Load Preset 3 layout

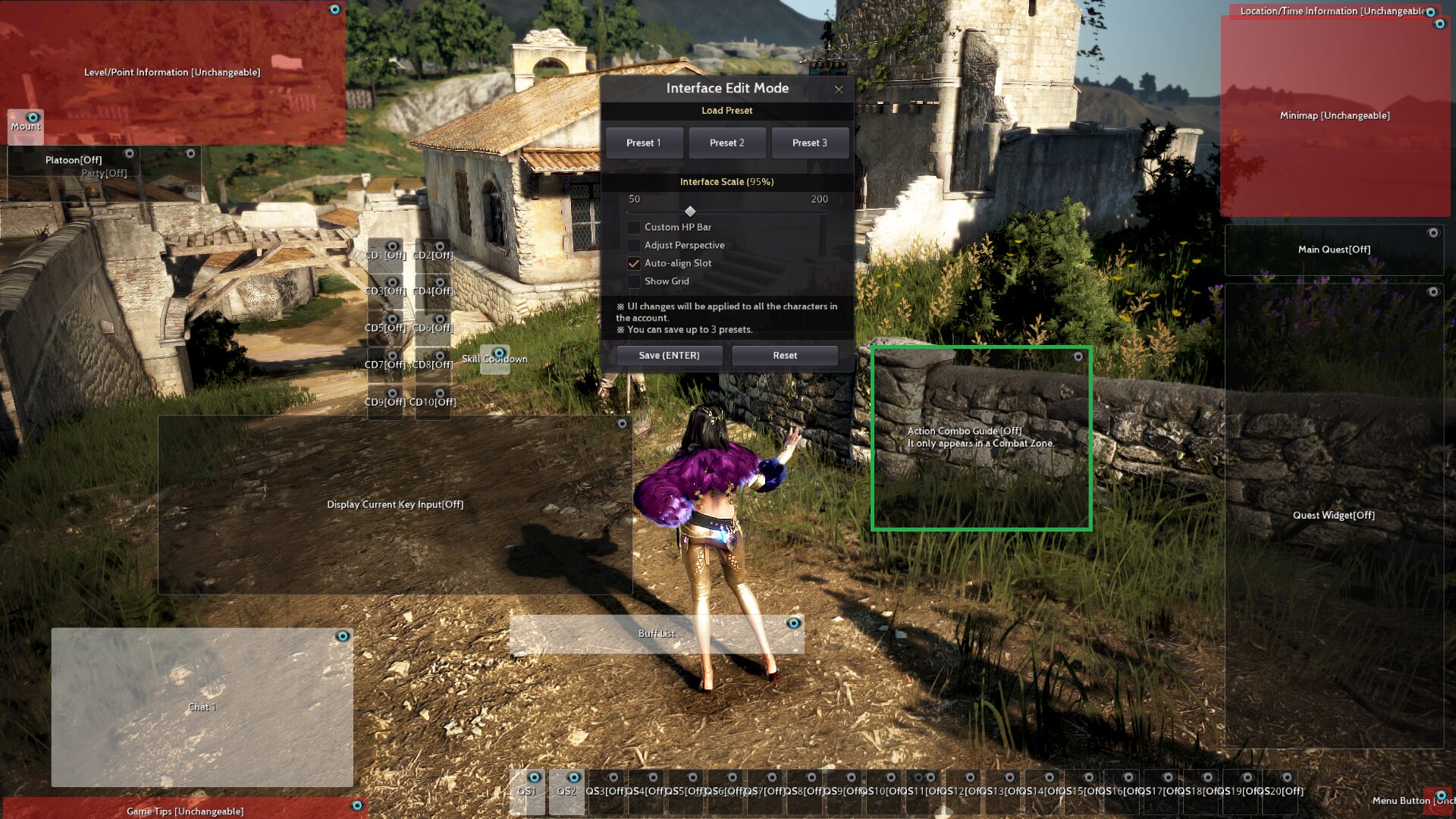point(809,143)
